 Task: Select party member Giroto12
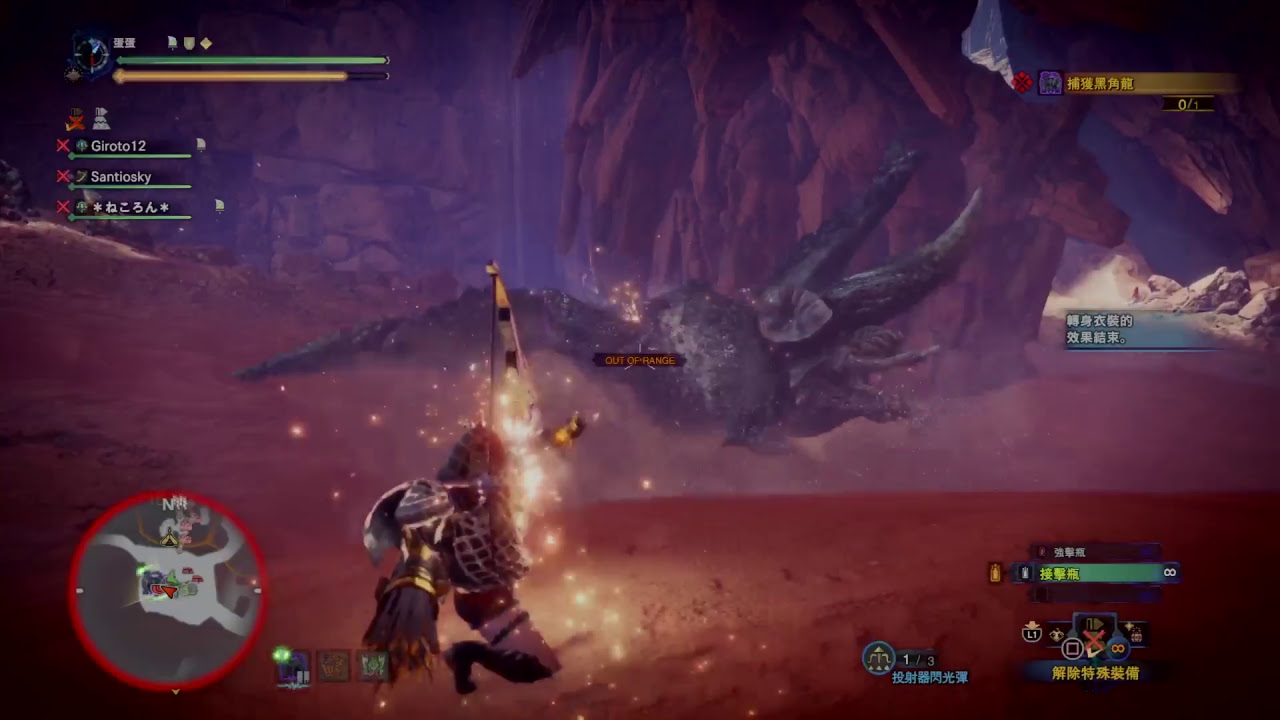(118, 146)
